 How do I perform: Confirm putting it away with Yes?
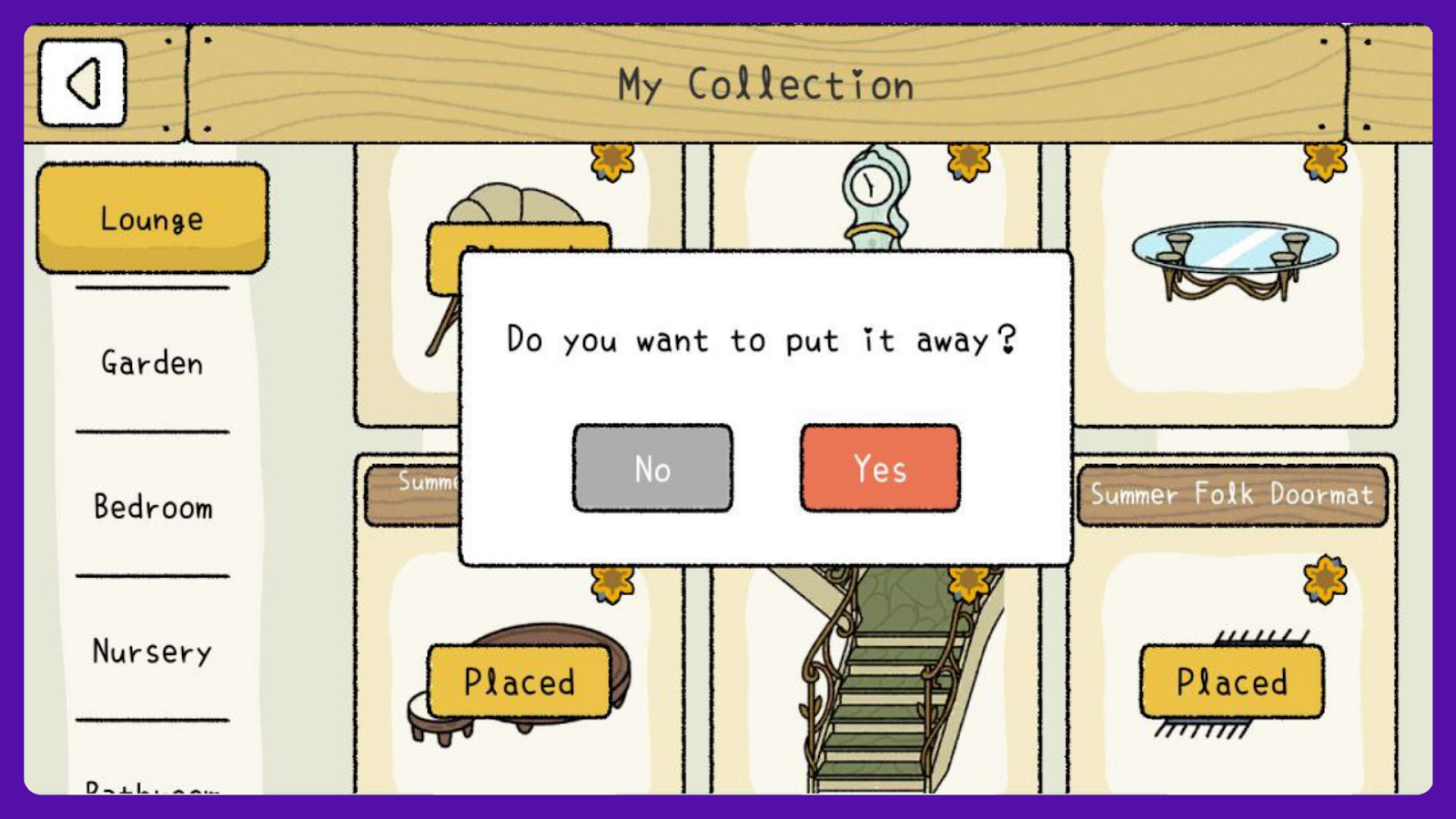tap(879, 469)
